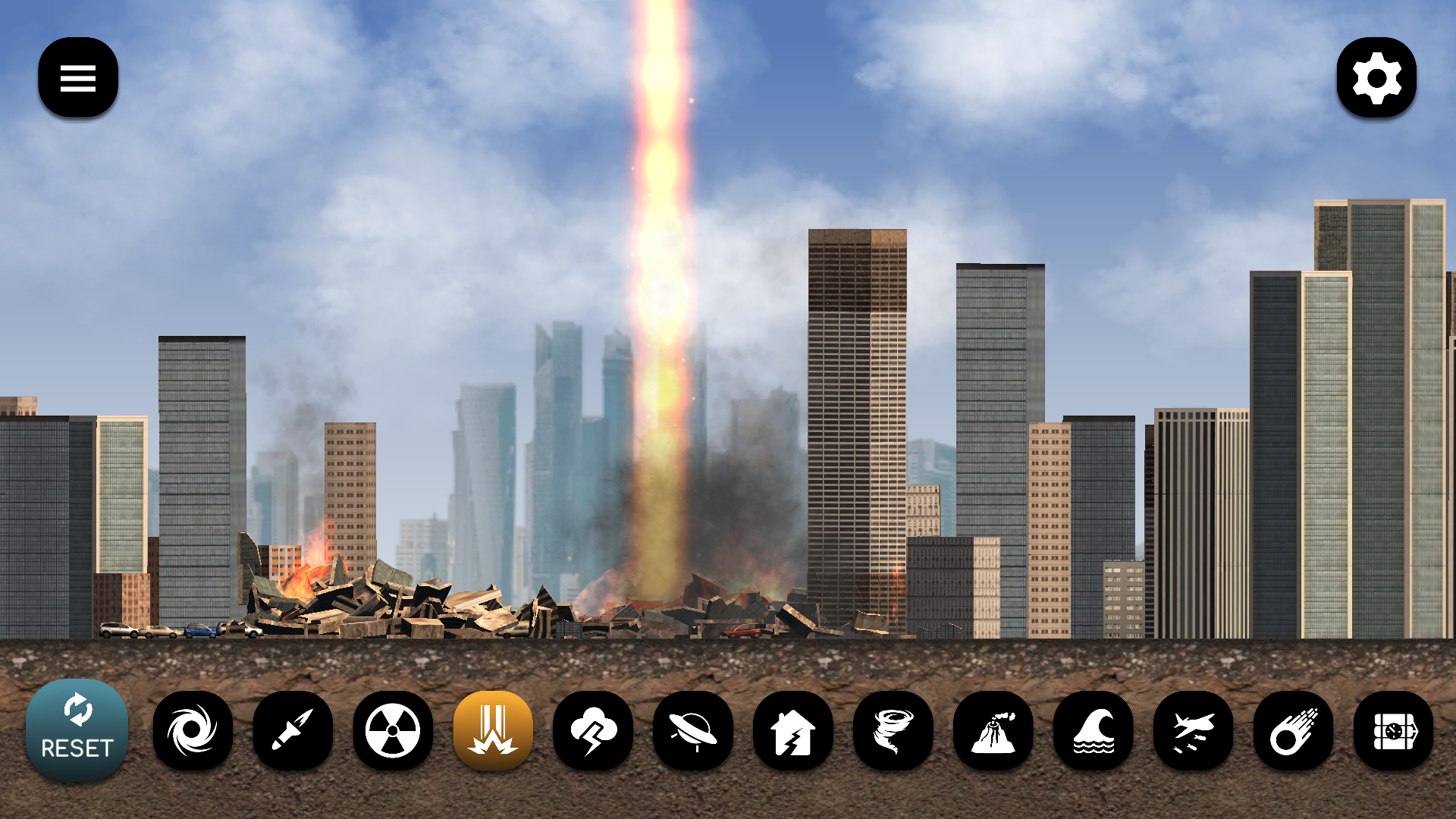Select the volcano eruption icon
Screen dimensions: 1456x819
pos(994,730)
